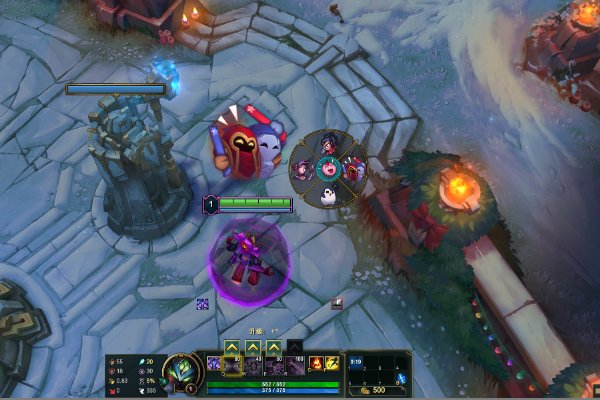
Task: Choose the red-caped minion emote
Action: coord(354,170)
